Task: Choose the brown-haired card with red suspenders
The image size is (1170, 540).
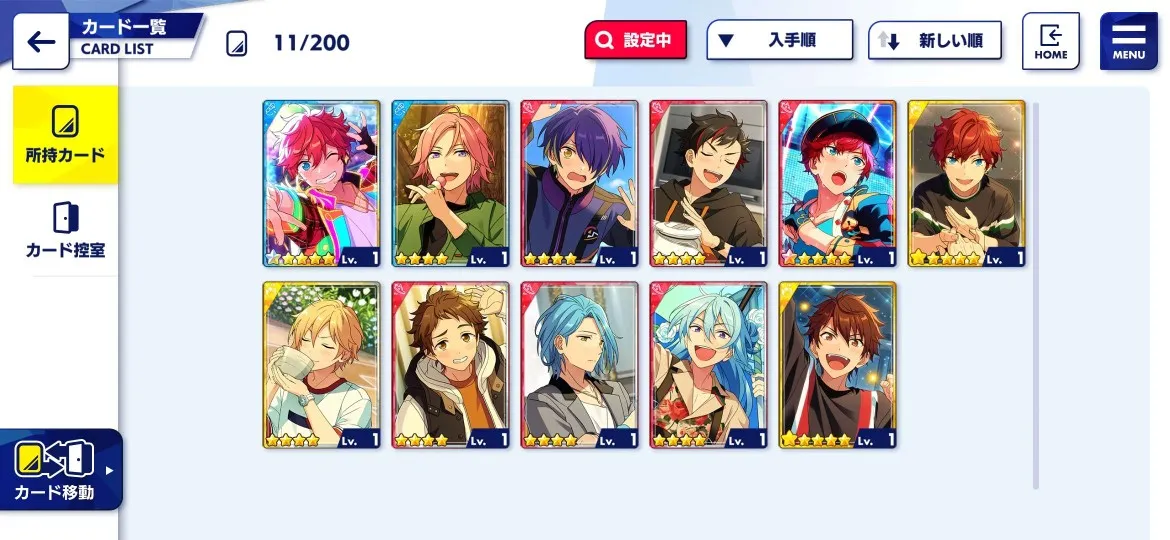Action: (837, 365)
